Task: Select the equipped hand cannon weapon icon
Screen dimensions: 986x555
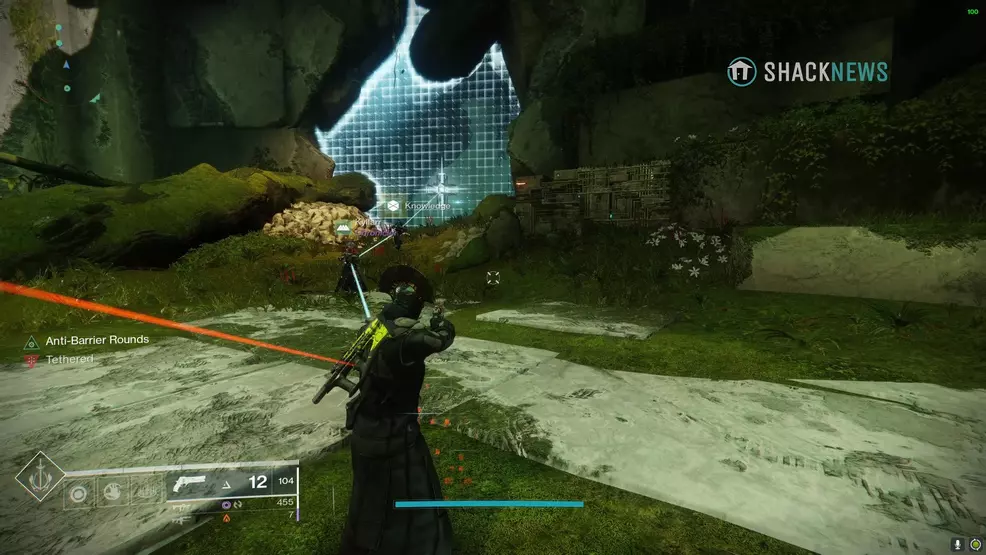Action: point(192,484)
